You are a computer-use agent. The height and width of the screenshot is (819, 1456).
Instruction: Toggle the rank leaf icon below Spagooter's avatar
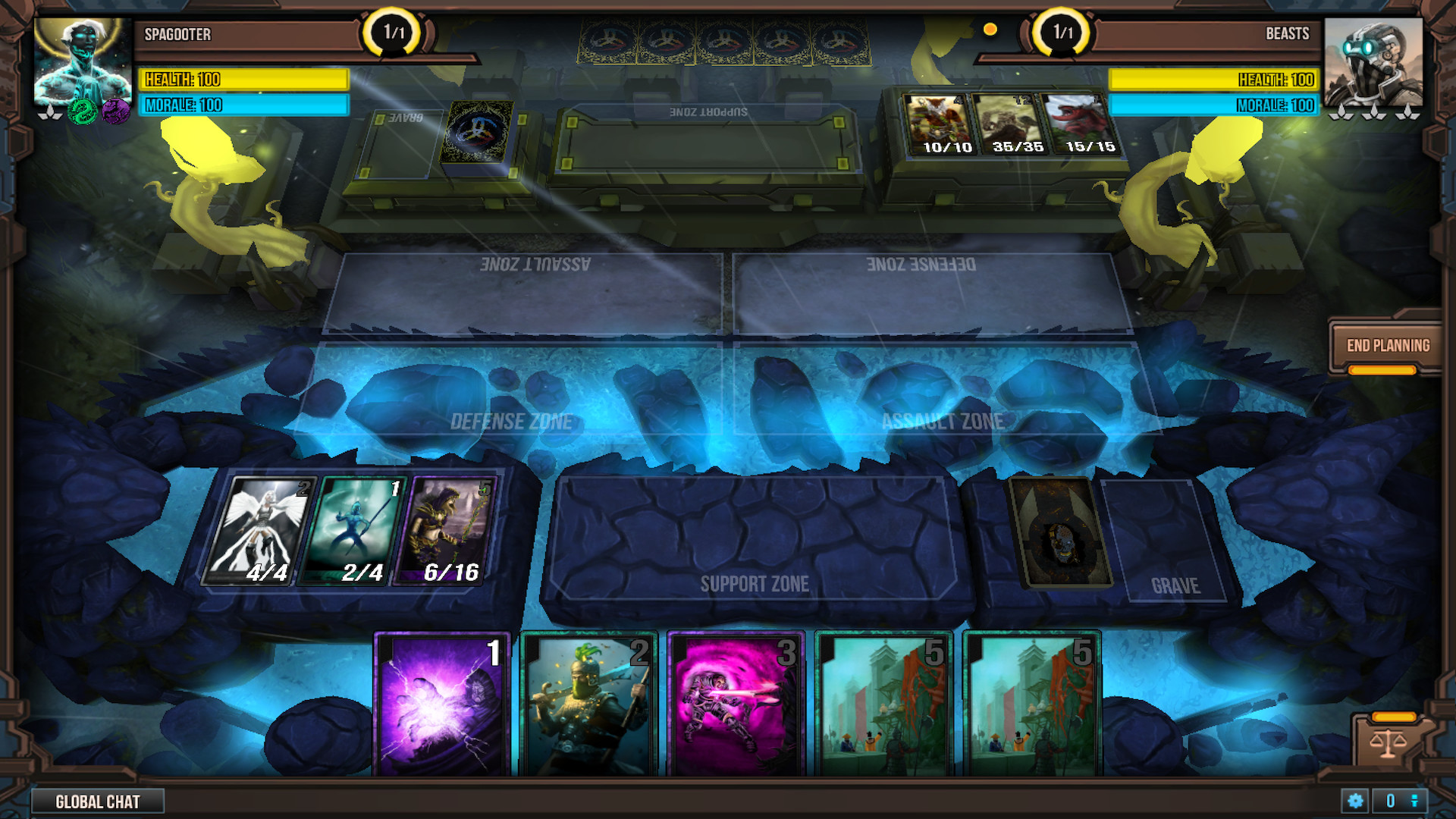(x=49, y=114)
